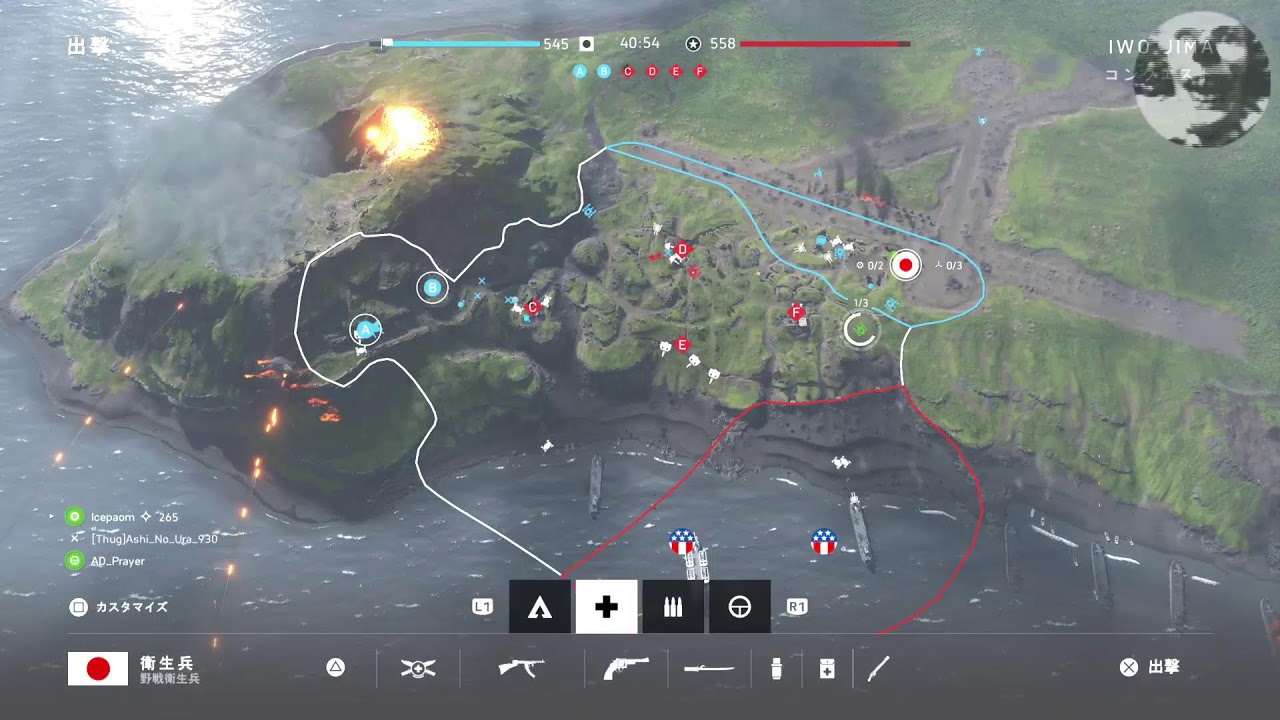Viewport: 1280px width, 720px height.
Task: Open the カスタマイズ customize option
Action: click(x=119, y=607)
